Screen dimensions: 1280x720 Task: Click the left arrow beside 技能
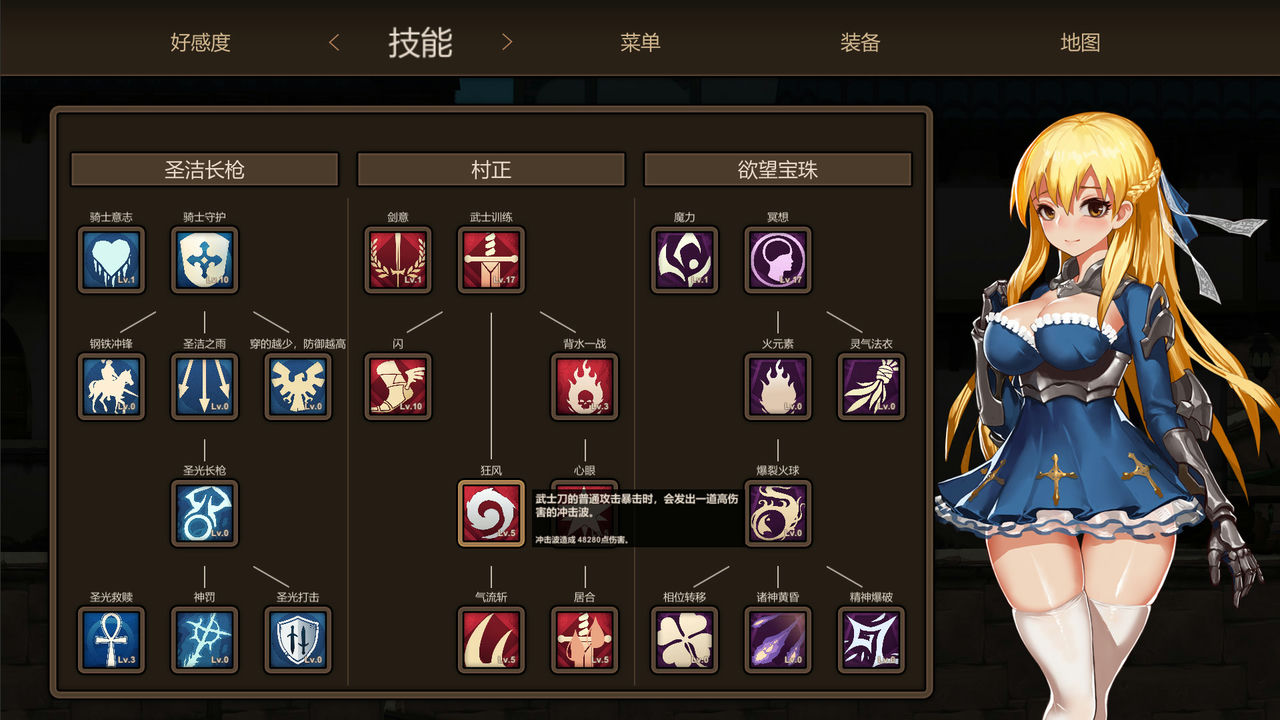(x=333, y=42)
